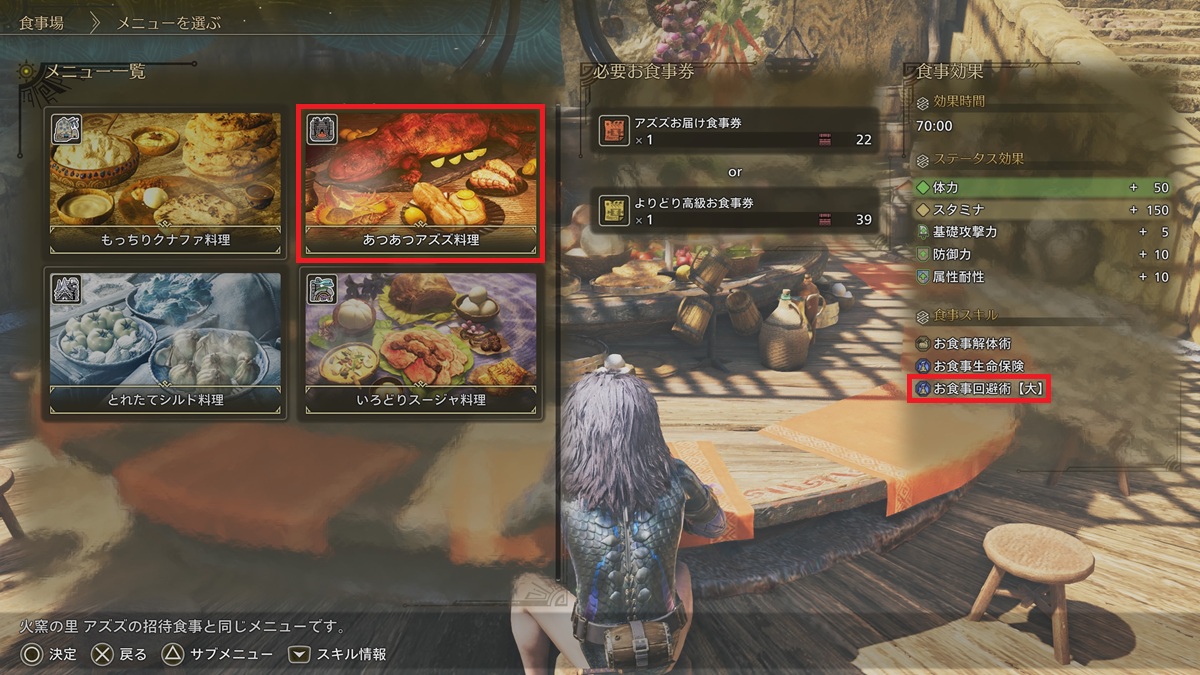This screenshot has width=1200, height=675.
Task: Select the もっちりクナファ料理 meal tile
Action: (166, 183)
